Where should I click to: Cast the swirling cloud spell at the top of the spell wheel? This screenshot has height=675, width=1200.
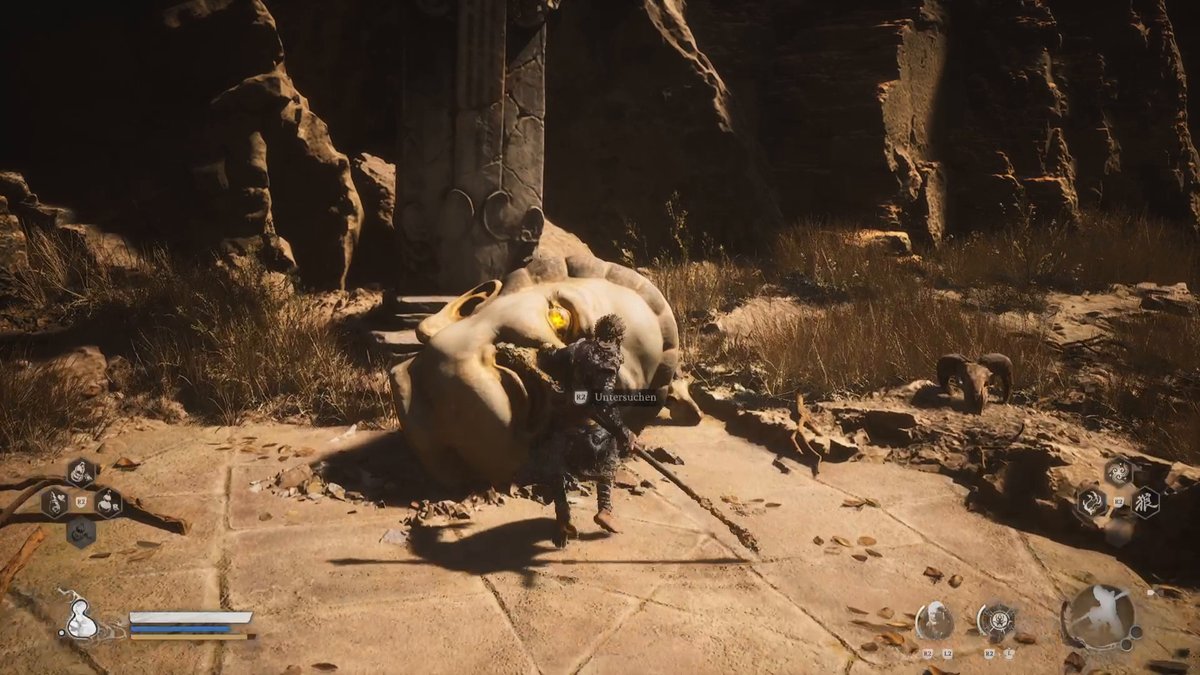click(1118, 471)
